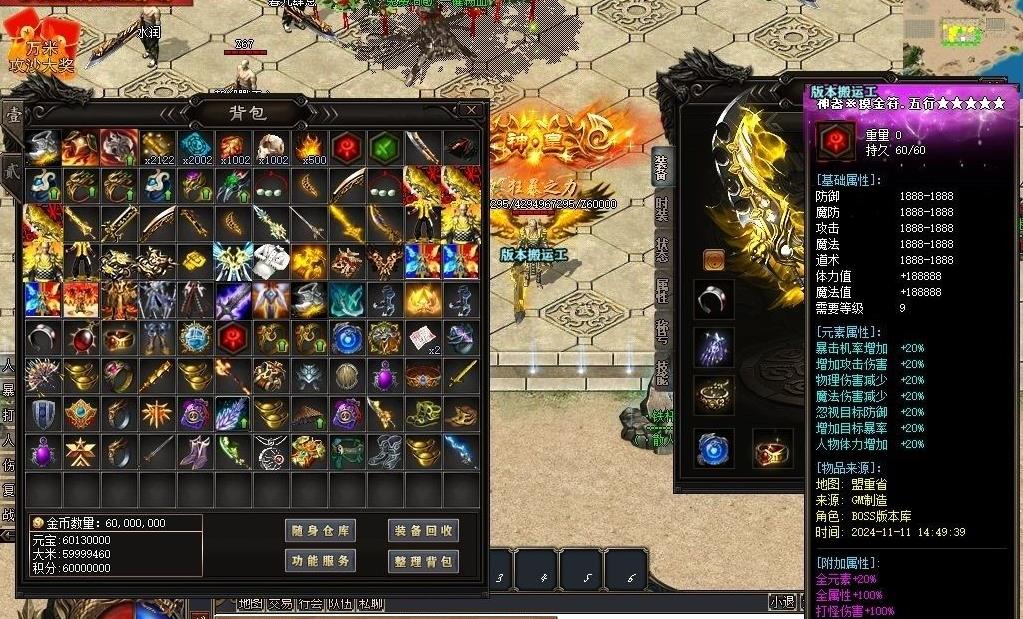Select the silver ring equipment slot
1023x619 pixels.
[x=714, y=299]
